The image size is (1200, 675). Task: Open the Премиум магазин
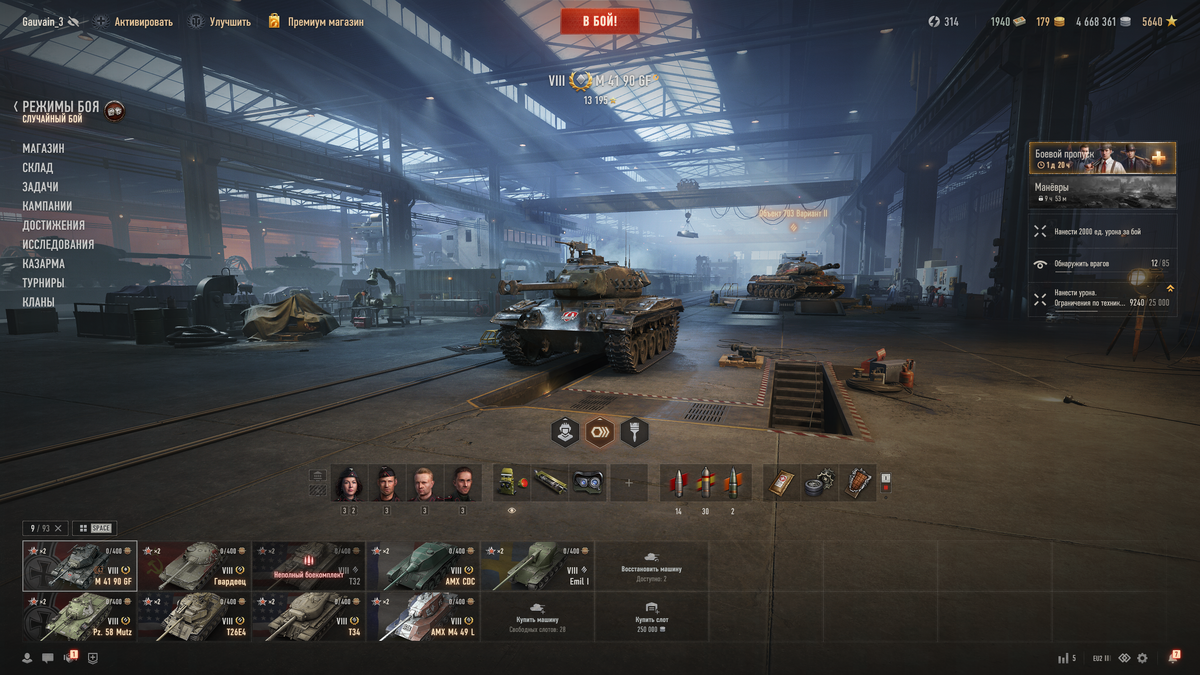coord(315,21)
